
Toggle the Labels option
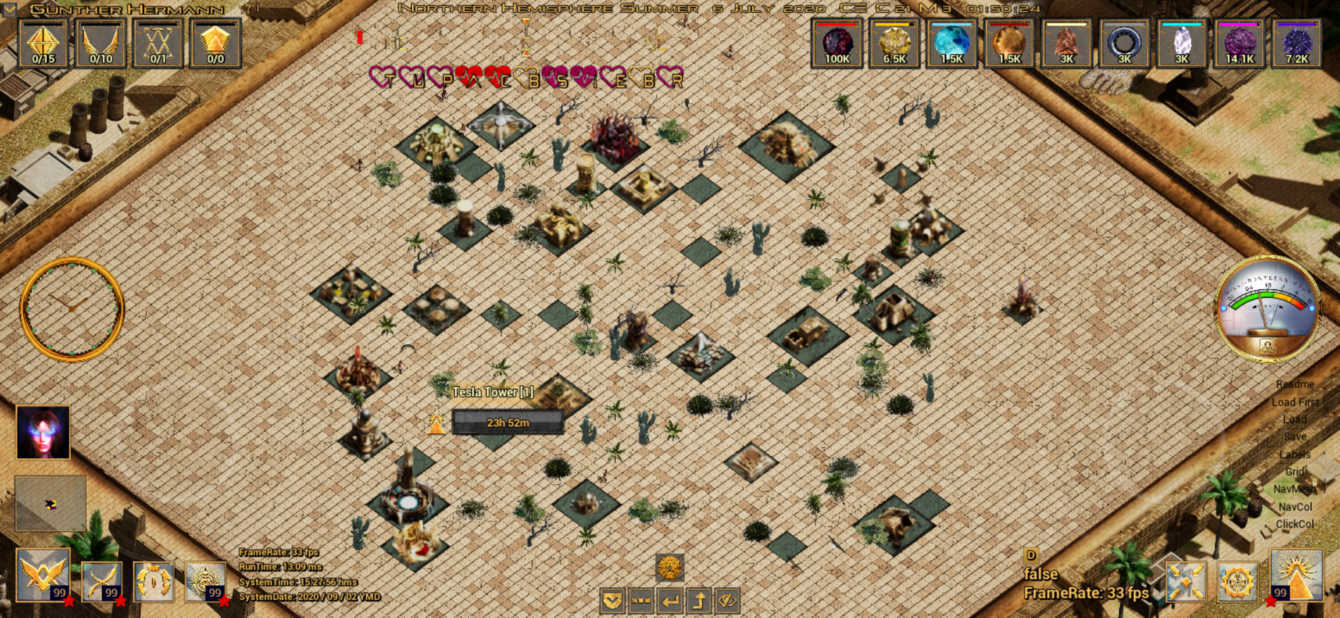[1295, 454]
